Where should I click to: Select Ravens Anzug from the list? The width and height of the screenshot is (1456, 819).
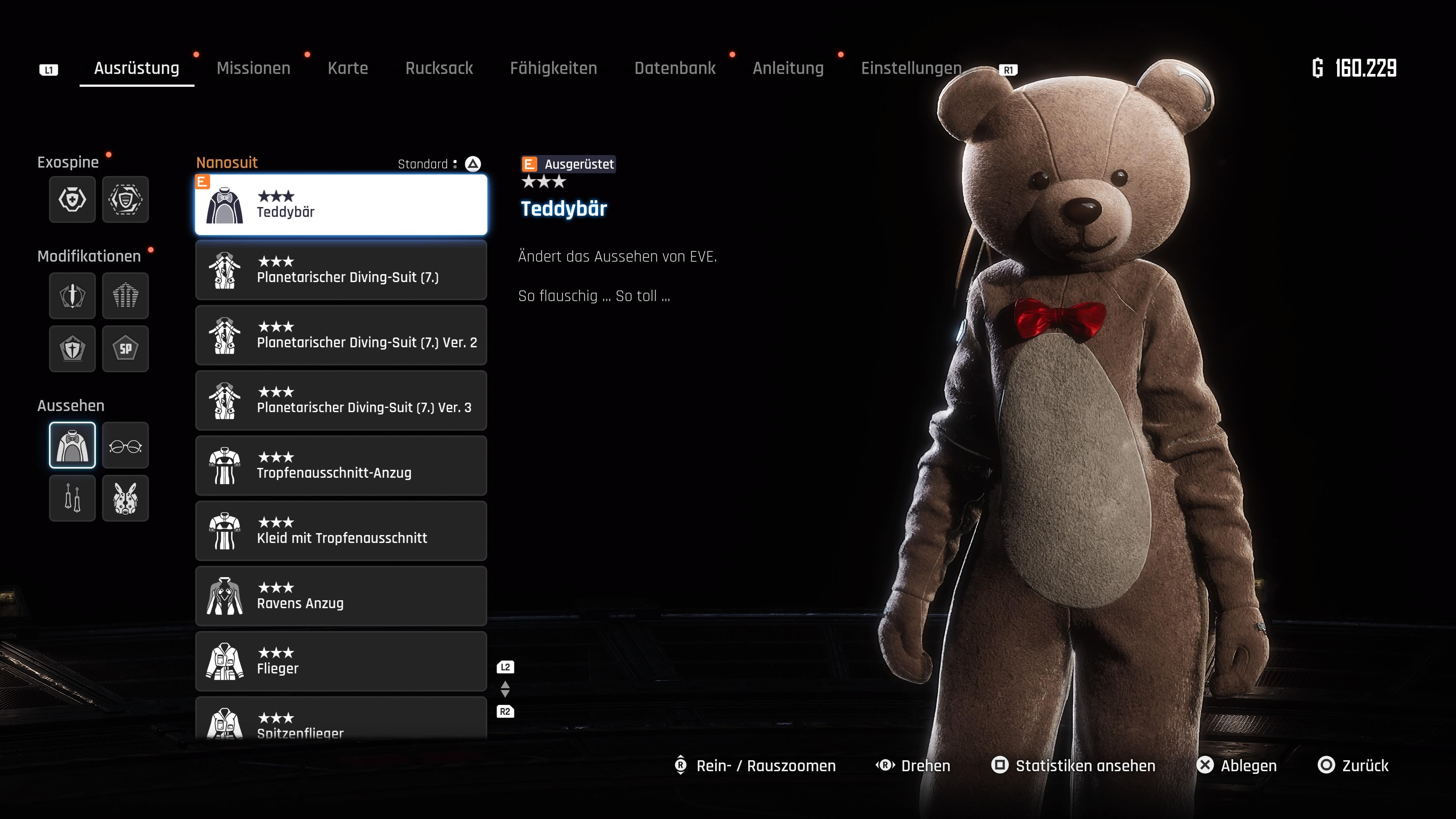(341, 596)
